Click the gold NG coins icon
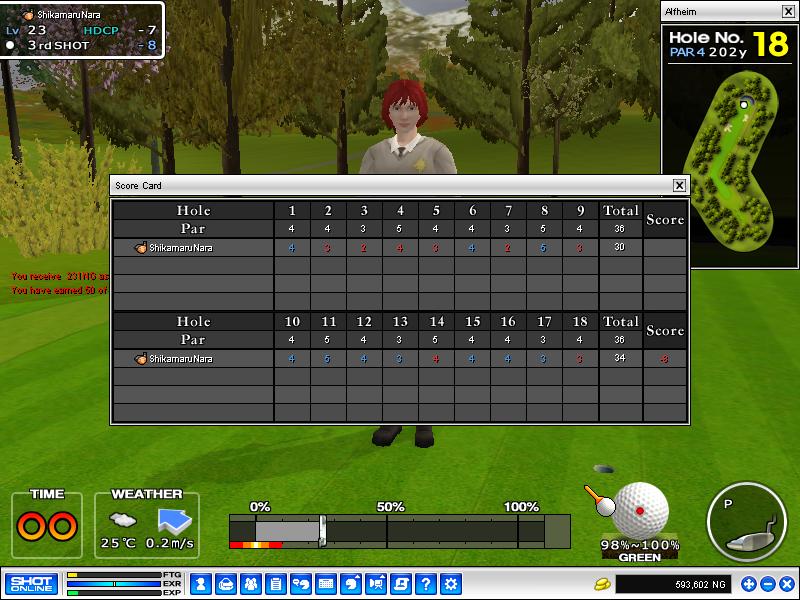This screenshot has height=600, width=800. 602,584
